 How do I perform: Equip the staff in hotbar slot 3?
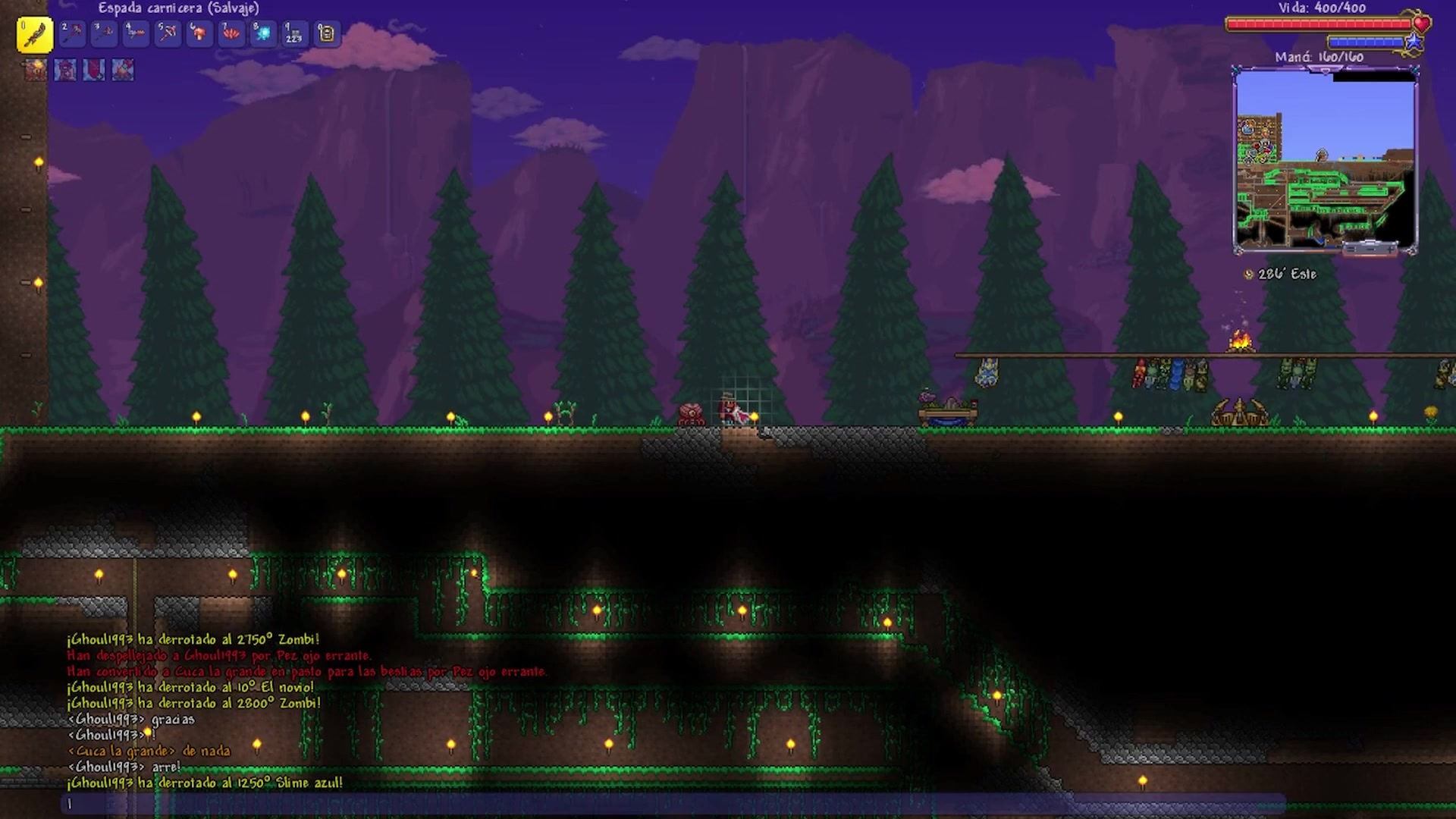(x=104, y=33)
